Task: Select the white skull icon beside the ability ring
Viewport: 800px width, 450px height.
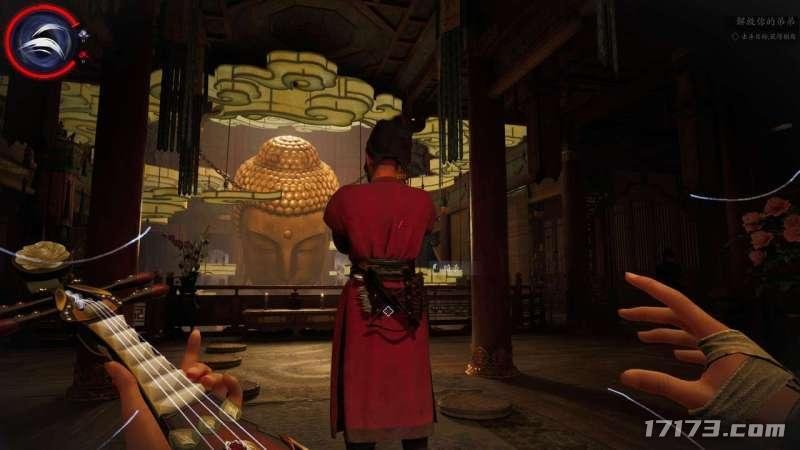Action: (x=84, y=35)
